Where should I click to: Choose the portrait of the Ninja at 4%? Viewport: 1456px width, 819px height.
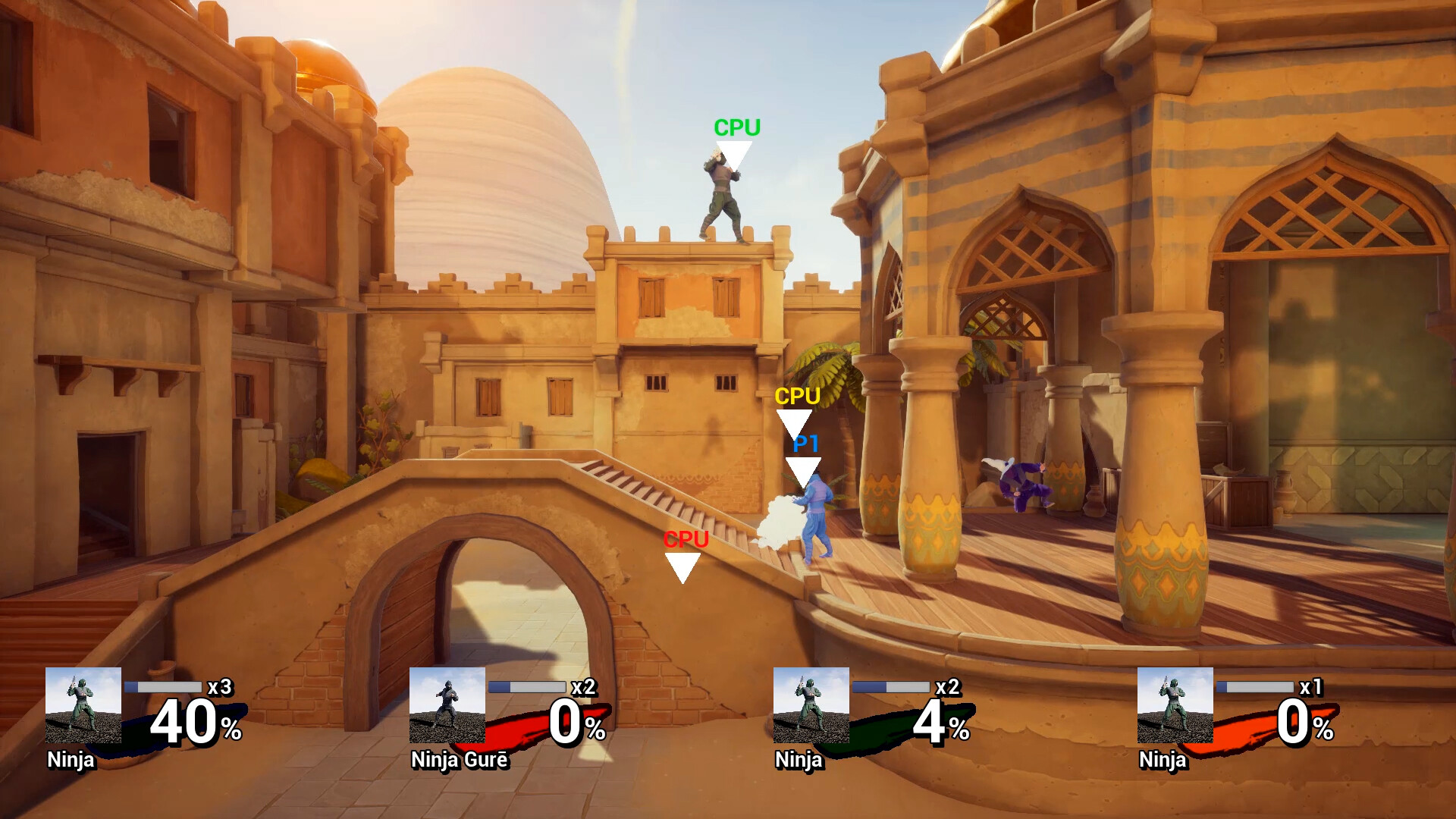pos(811,704)
